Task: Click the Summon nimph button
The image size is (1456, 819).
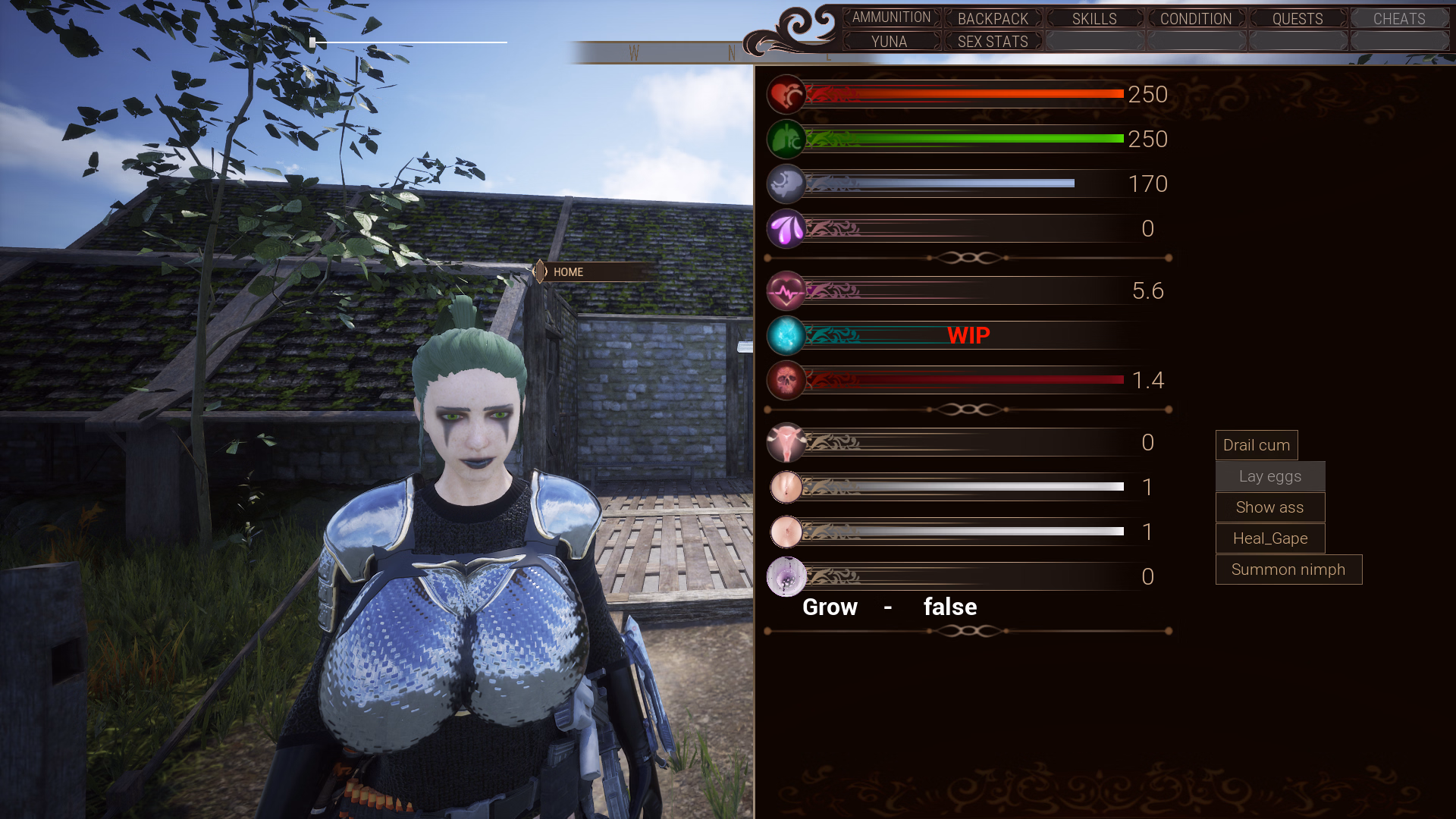Action: 1288,570
